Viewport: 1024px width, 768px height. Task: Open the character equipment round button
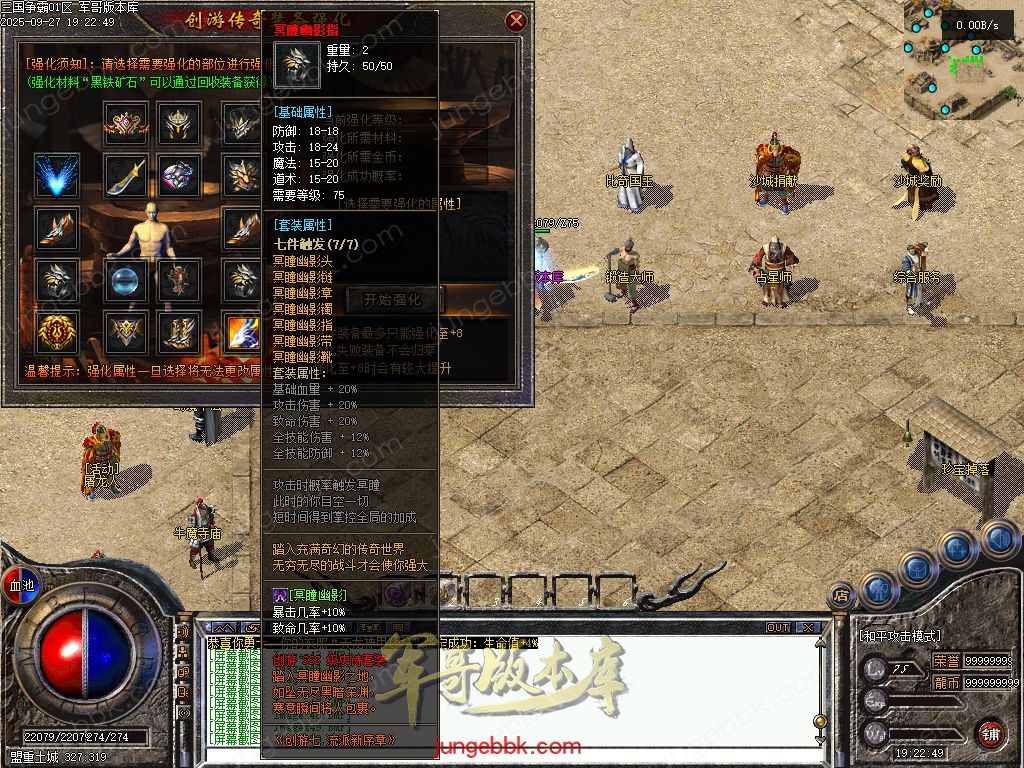878,589
